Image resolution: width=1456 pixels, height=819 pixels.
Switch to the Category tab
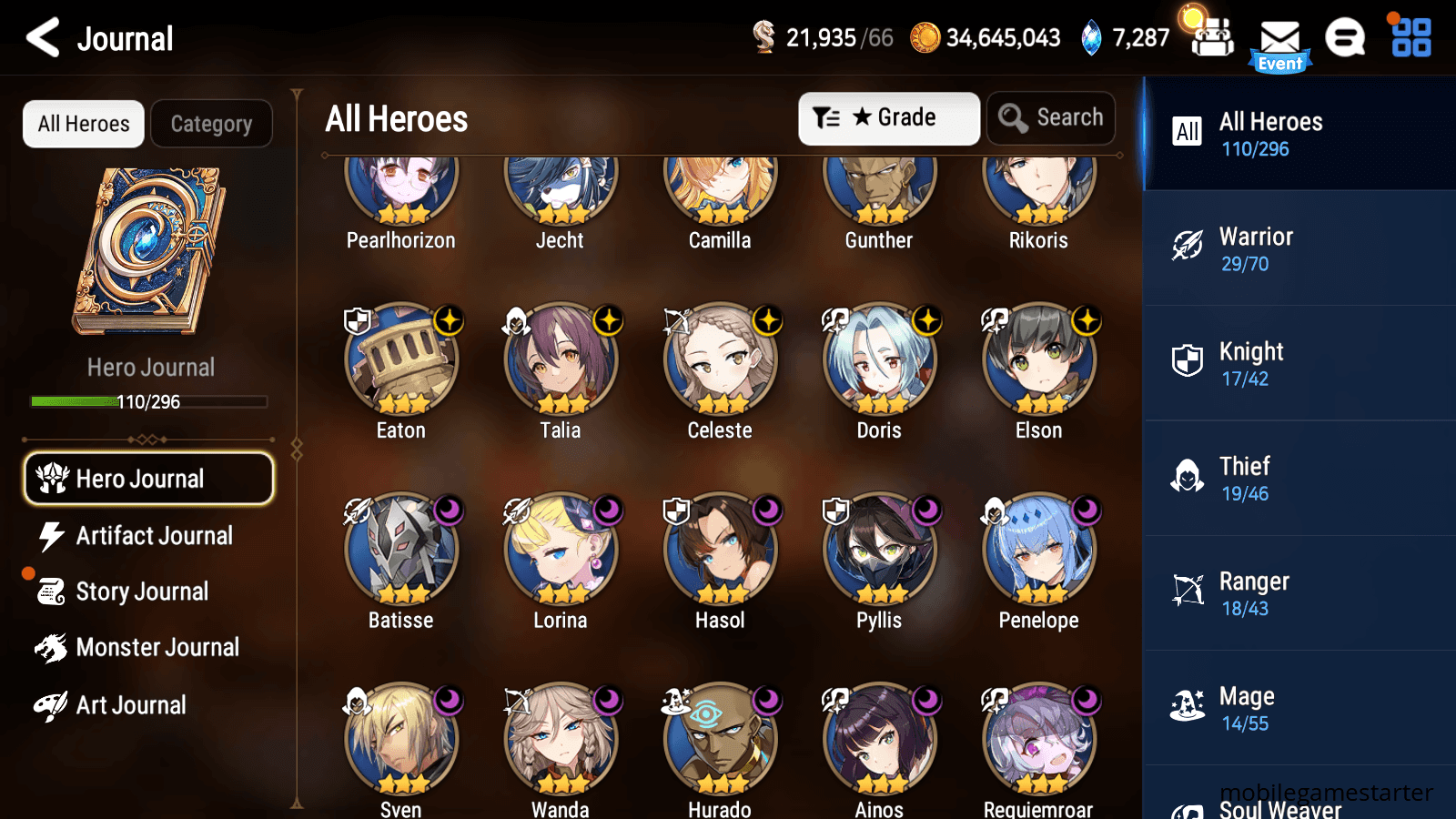pyautogui.click(x=211, y=124)
